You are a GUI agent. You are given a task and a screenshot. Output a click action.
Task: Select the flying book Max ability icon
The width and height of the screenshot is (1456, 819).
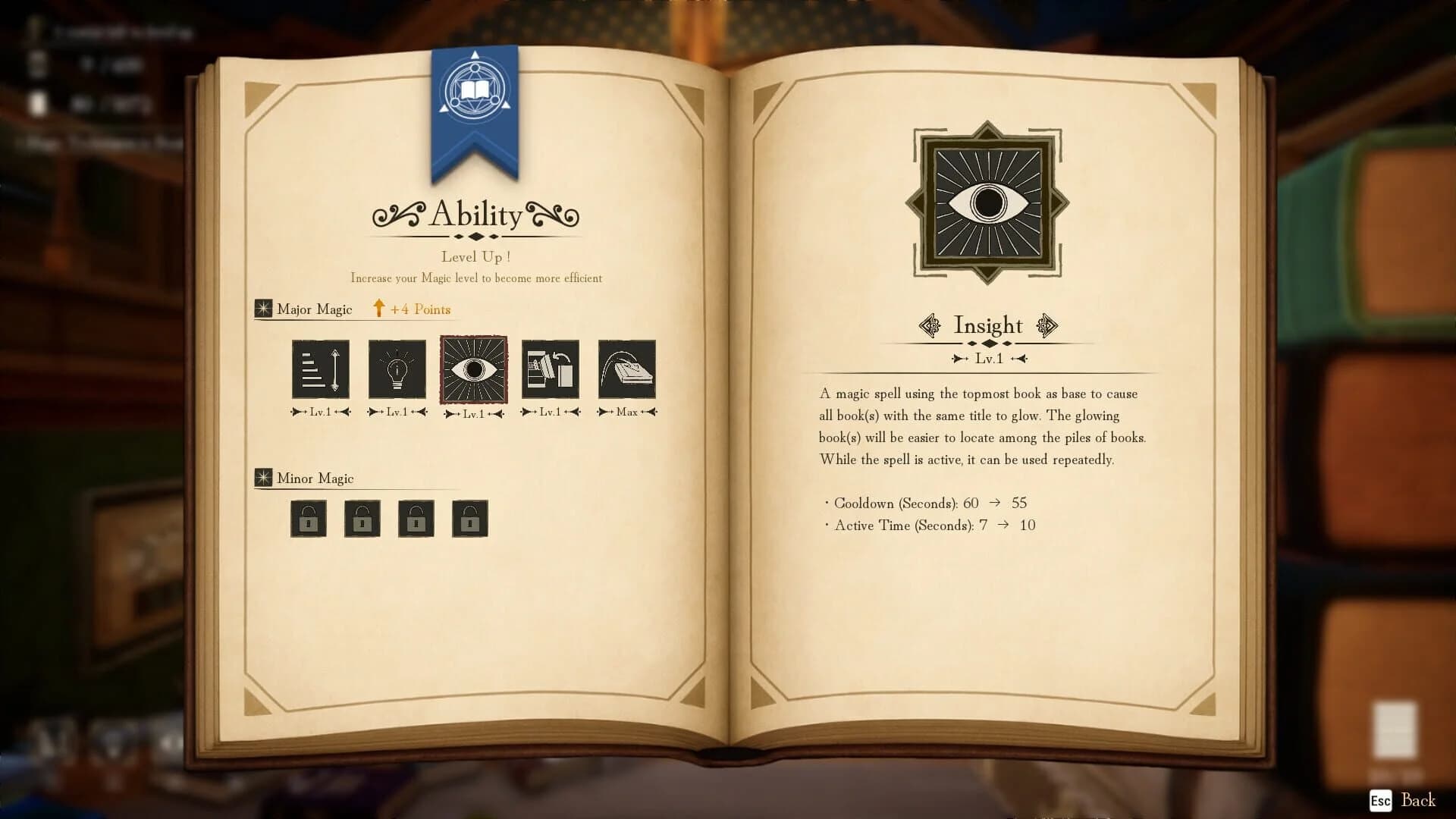pyautogui.click(x=627, y=370)
